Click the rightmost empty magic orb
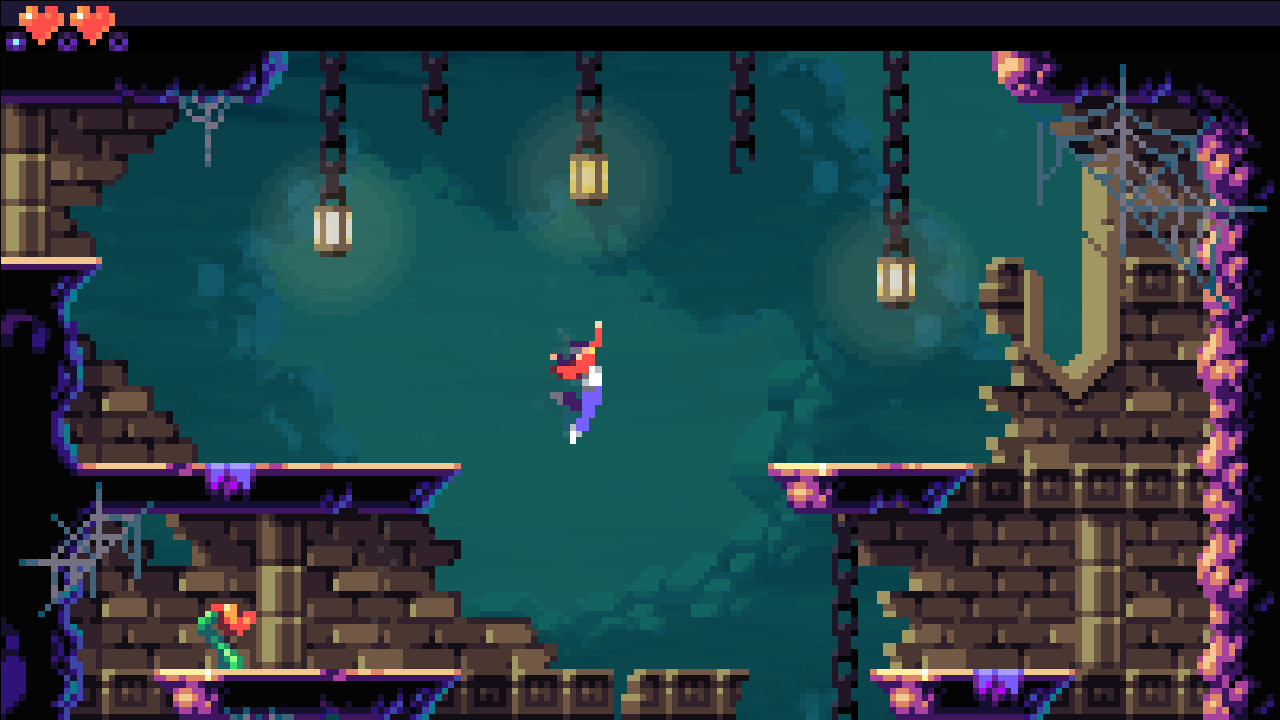Viewport: 1280px width, 720px height. click(x=117, y=41)
